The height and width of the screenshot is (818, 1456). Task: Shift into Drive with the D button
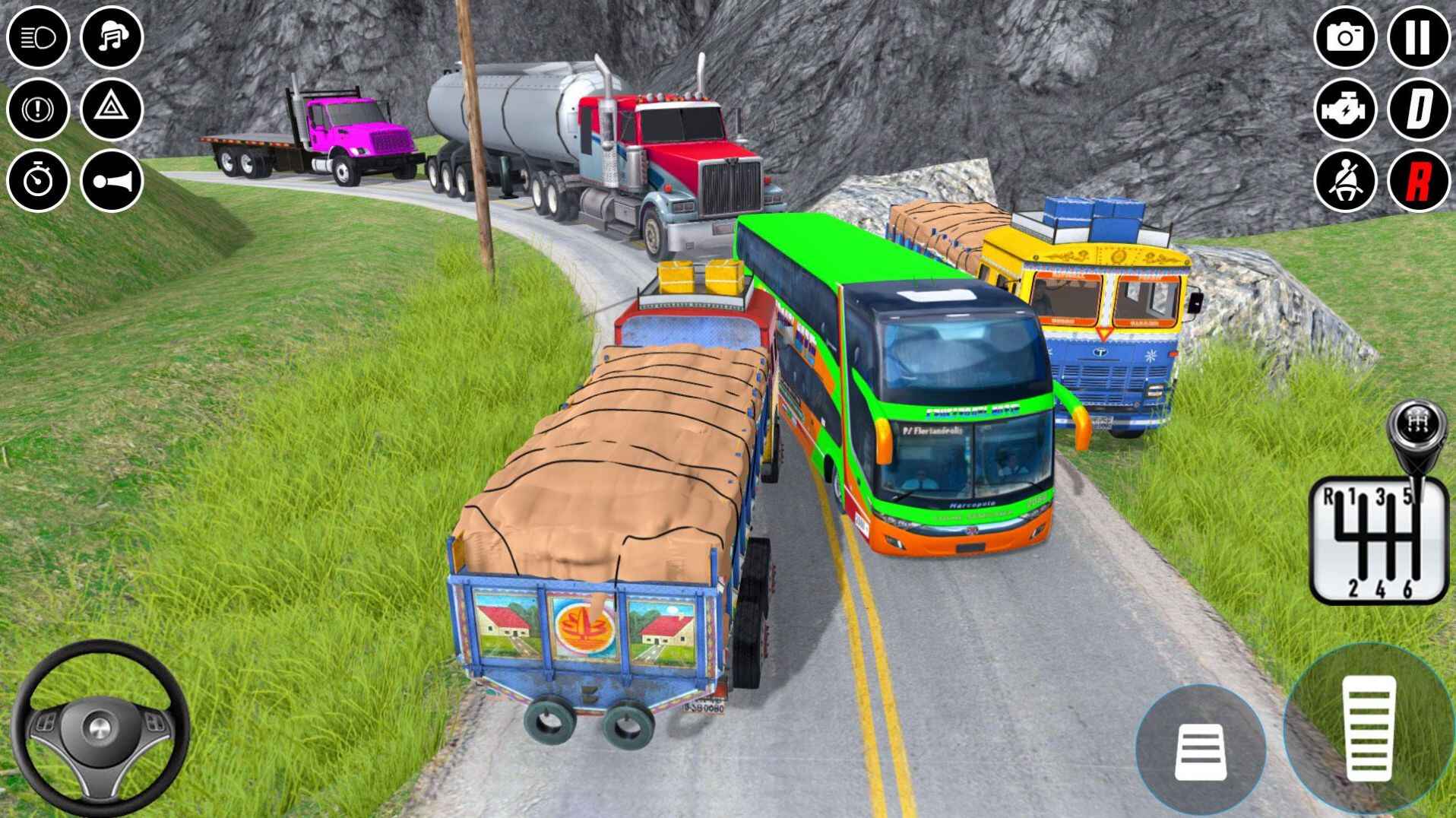[x=1419, y=109]
